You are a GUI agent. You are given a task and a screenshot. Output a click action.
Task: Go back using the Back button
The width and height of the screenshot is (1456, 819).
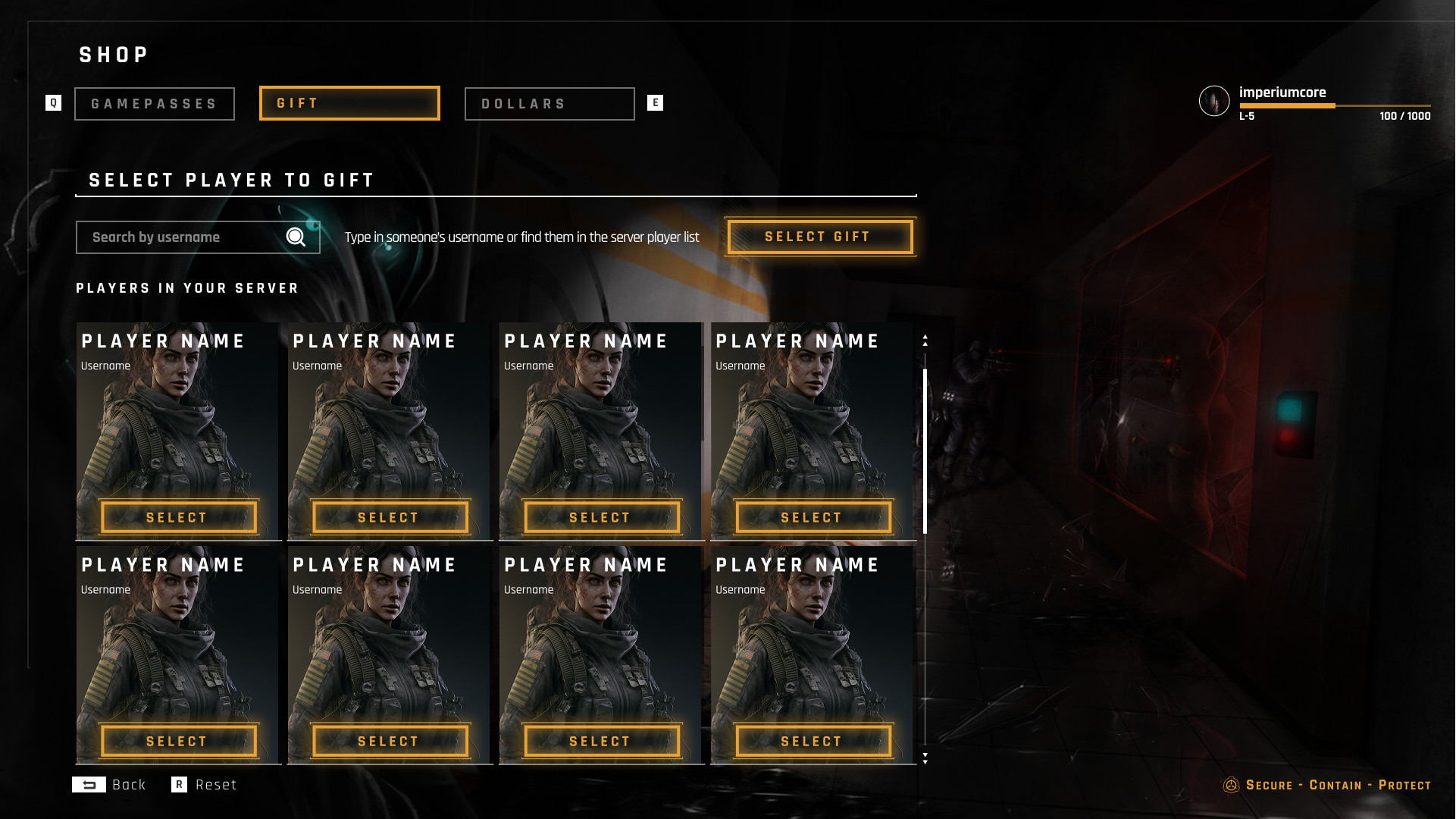110,785
